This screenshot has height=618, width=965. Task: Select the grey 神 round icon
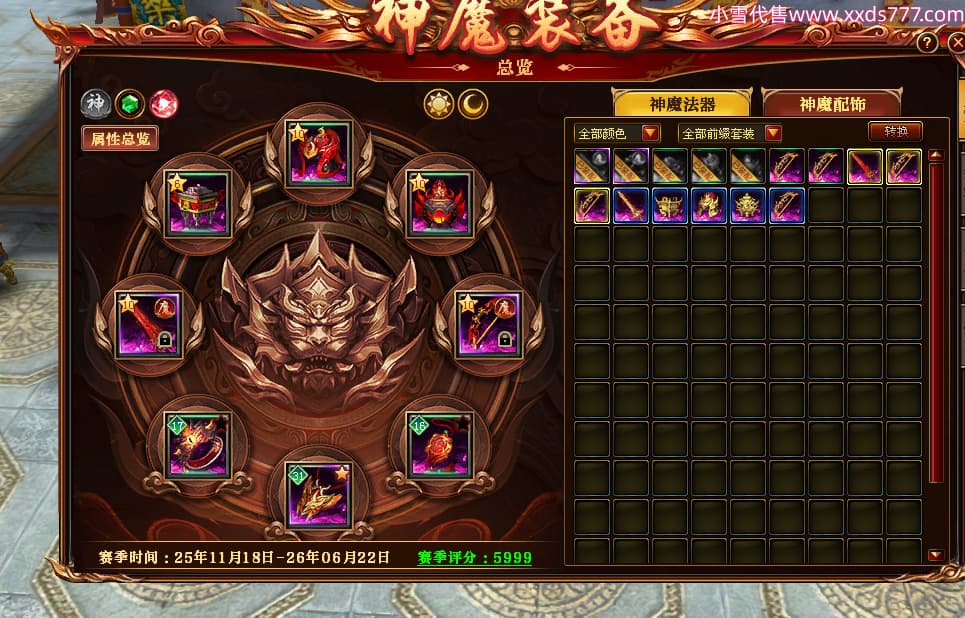[95, 103]
